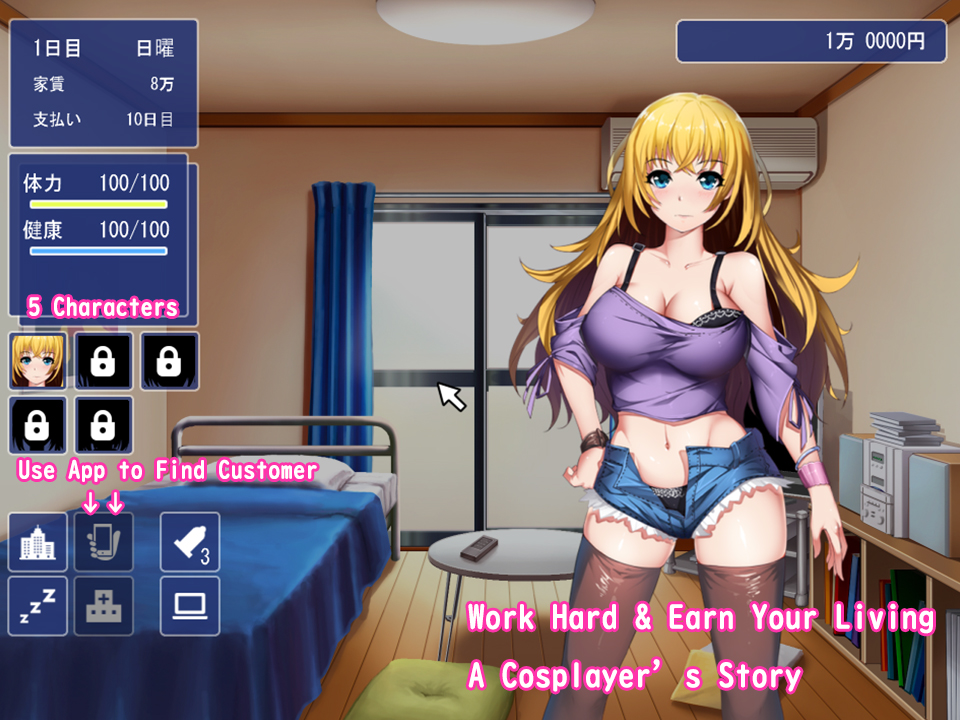Visit the hospital icon

[104, 606]
